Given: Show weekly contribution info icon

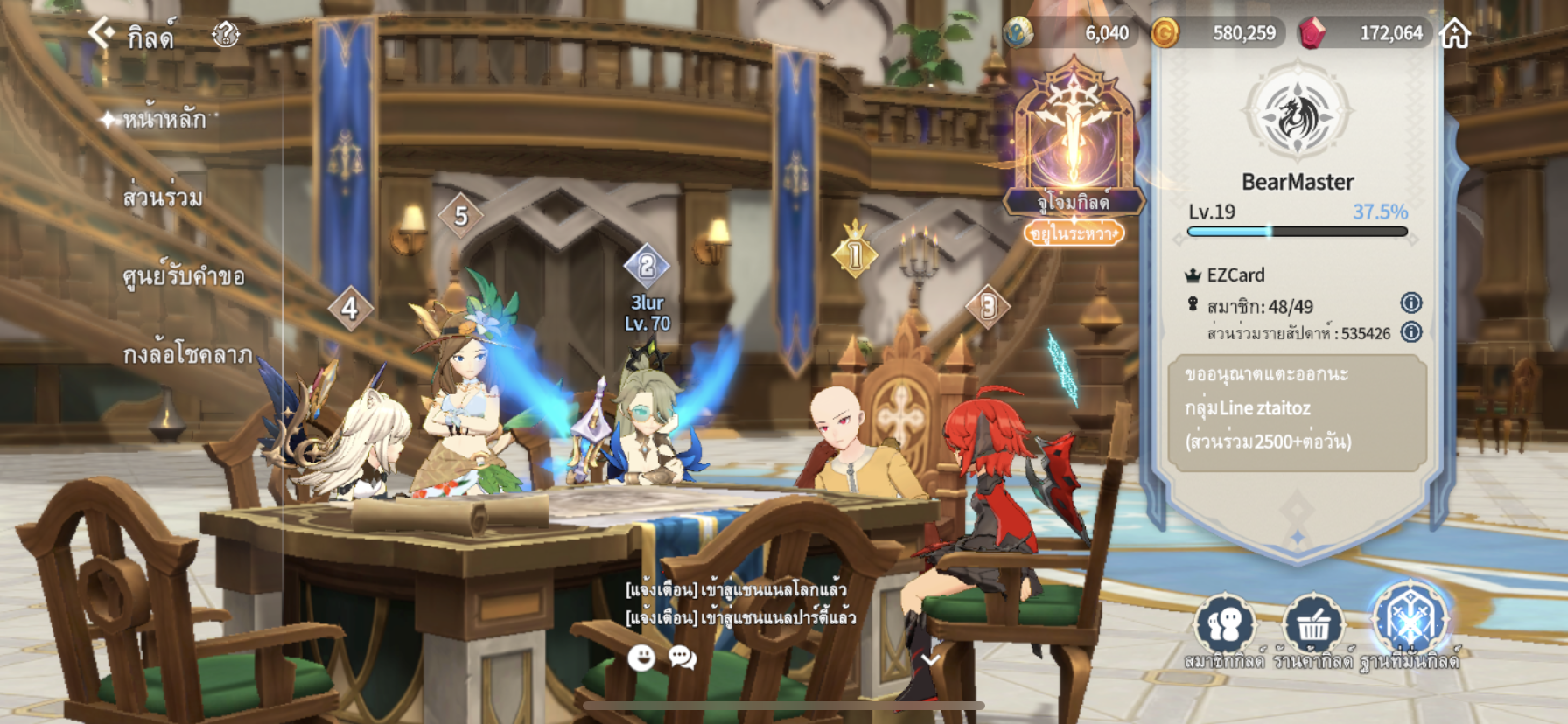Looking at the screenshot, I should point(1410,332).
